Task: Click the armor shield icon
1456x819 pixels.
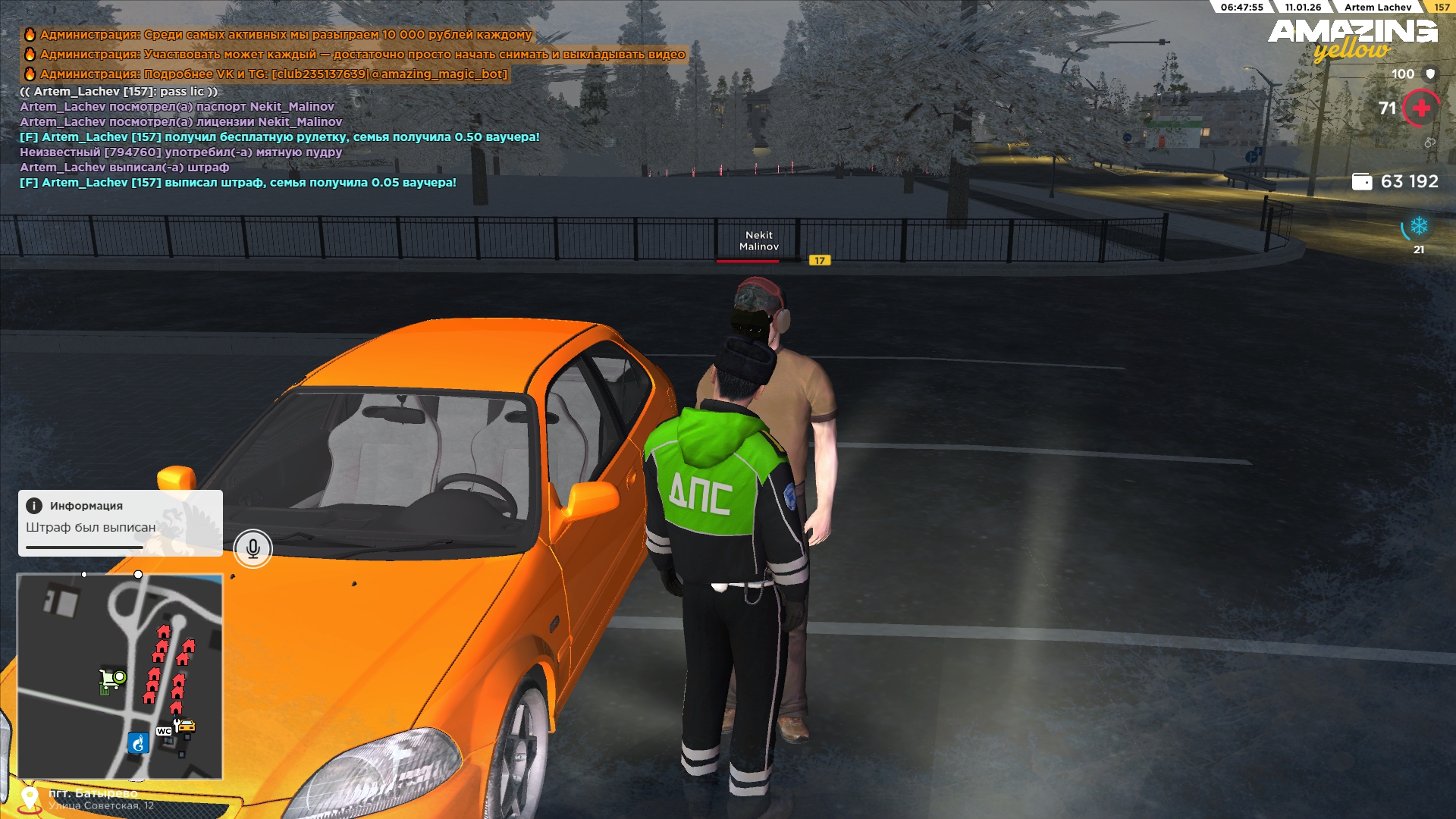Action: [1430, 74]
